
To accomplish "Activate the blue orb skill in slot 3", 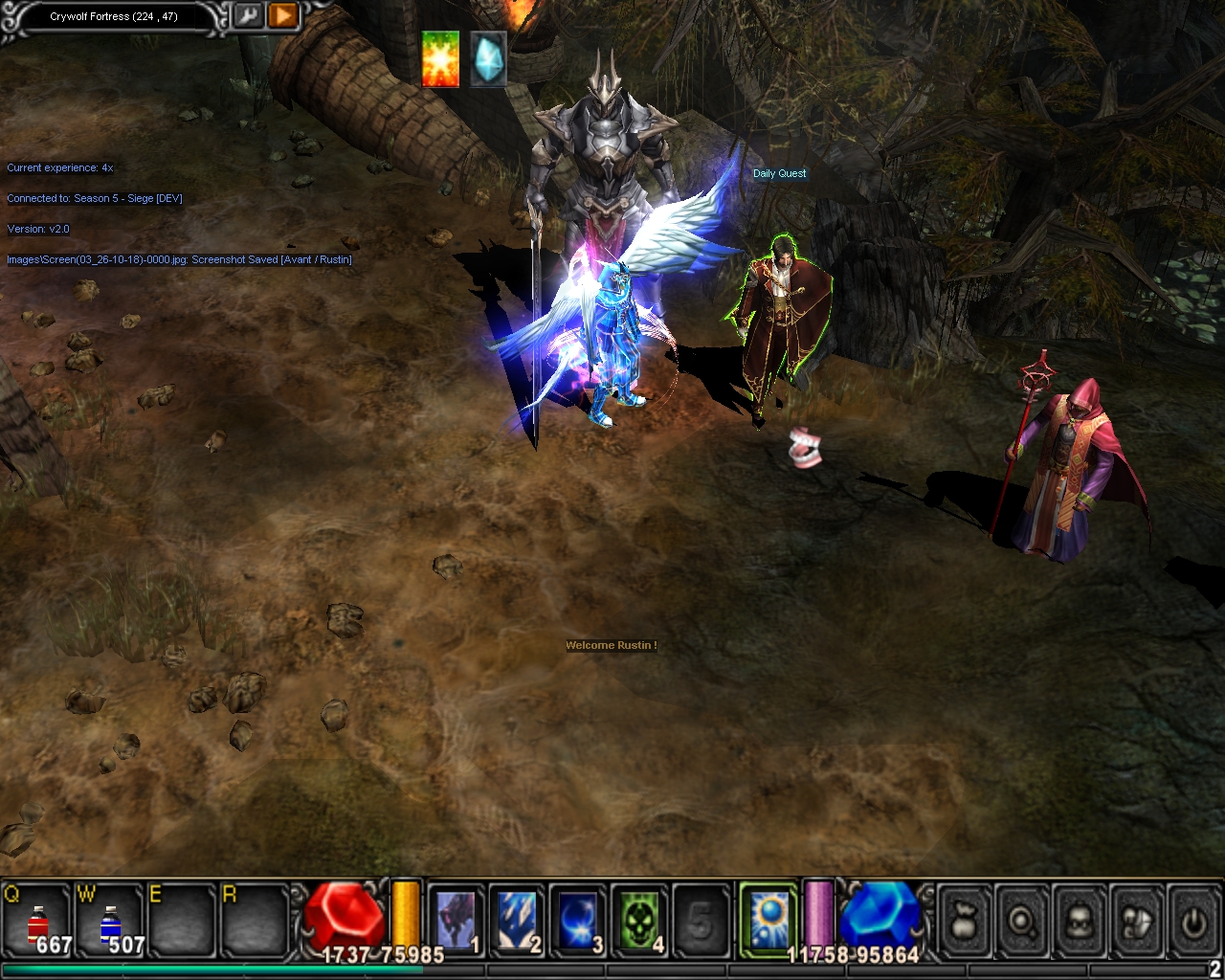I will (x=578, y=921).
